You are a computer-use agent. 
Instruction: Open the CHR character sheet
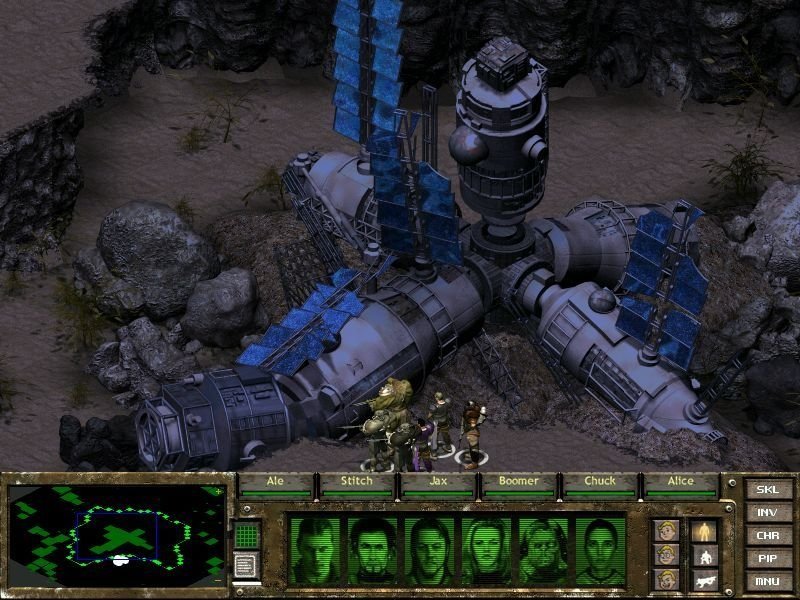point(767,535)
